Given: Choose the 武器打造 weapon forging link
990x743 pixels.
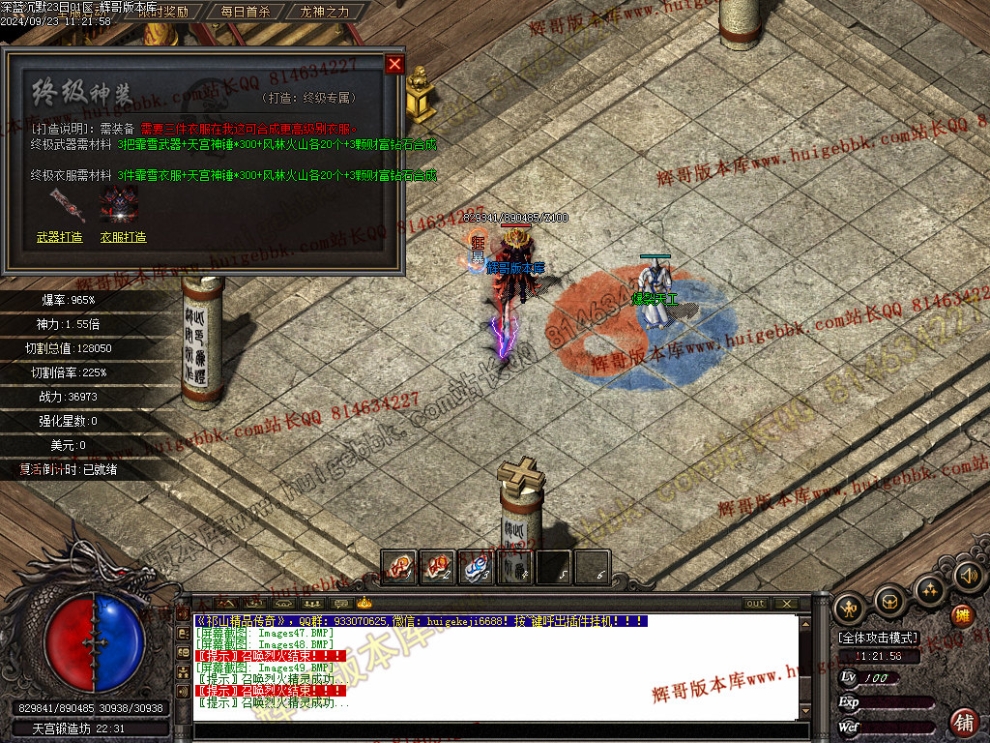Looking at the screenshot, I should click(59, 237).
